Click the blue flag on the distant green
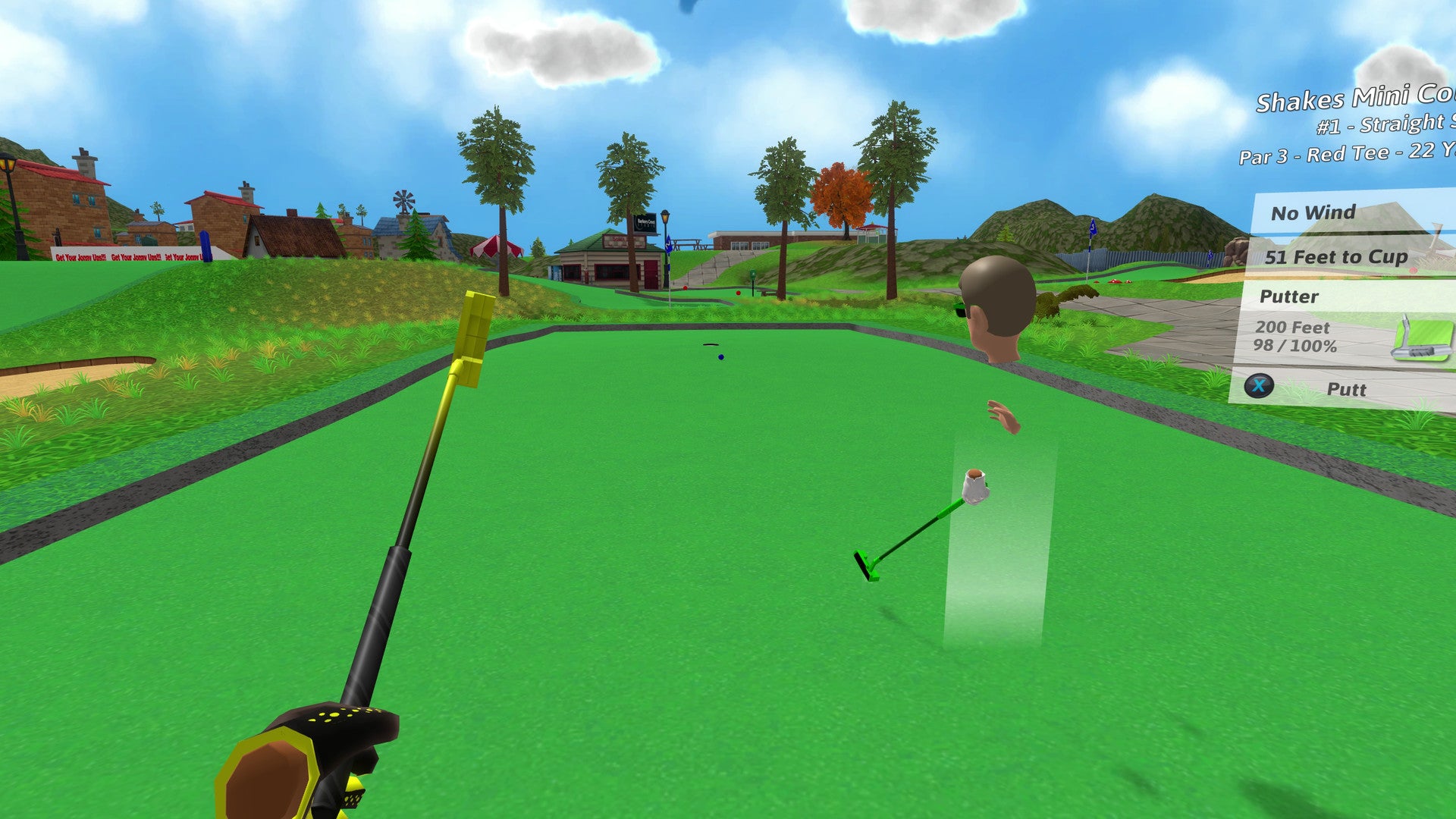Viewport: 1456px width, 819px height. coord(1093,227)
